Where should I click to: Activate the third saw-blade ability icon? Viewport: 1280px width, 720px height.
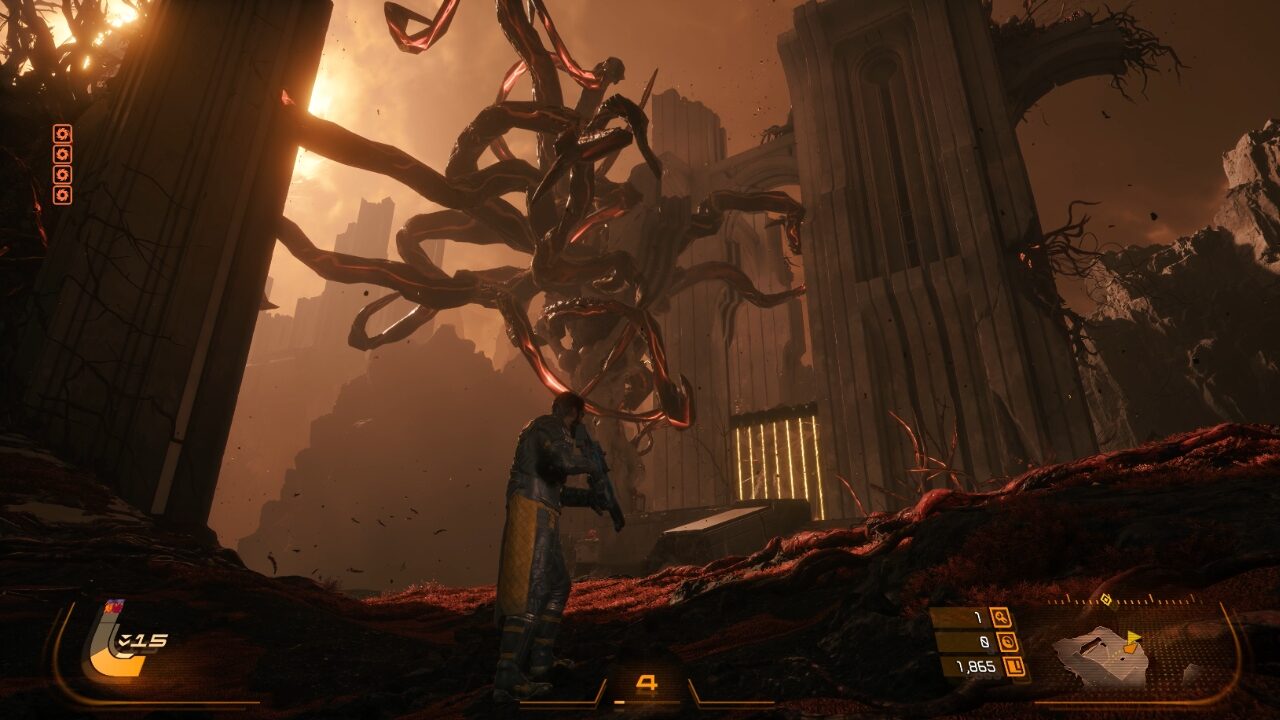point(62,174)
